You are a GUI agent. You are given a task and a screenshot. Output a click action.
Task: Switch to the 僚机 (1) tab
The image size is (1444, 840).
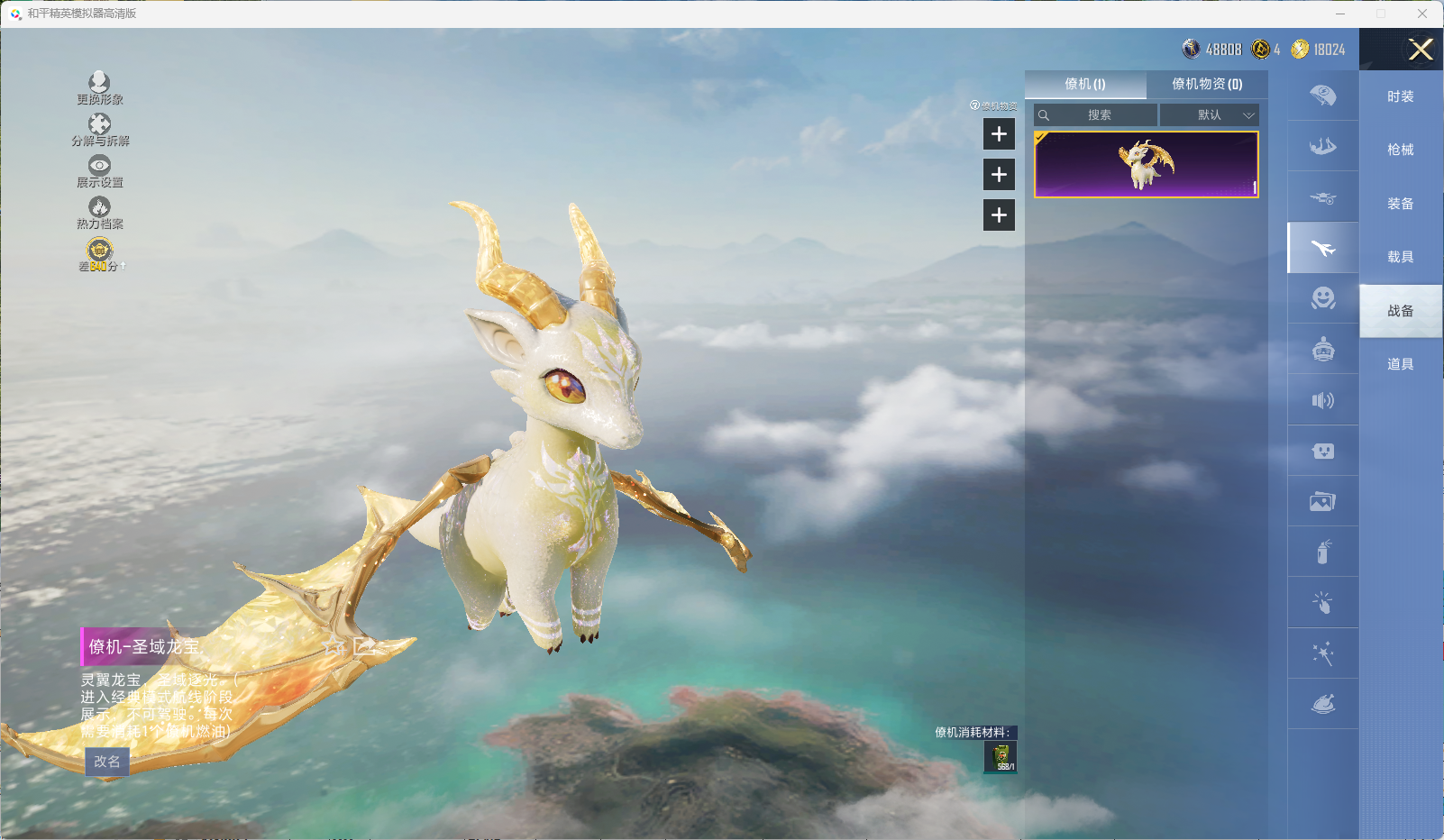pyautogui.click(x=1085, y=84)
